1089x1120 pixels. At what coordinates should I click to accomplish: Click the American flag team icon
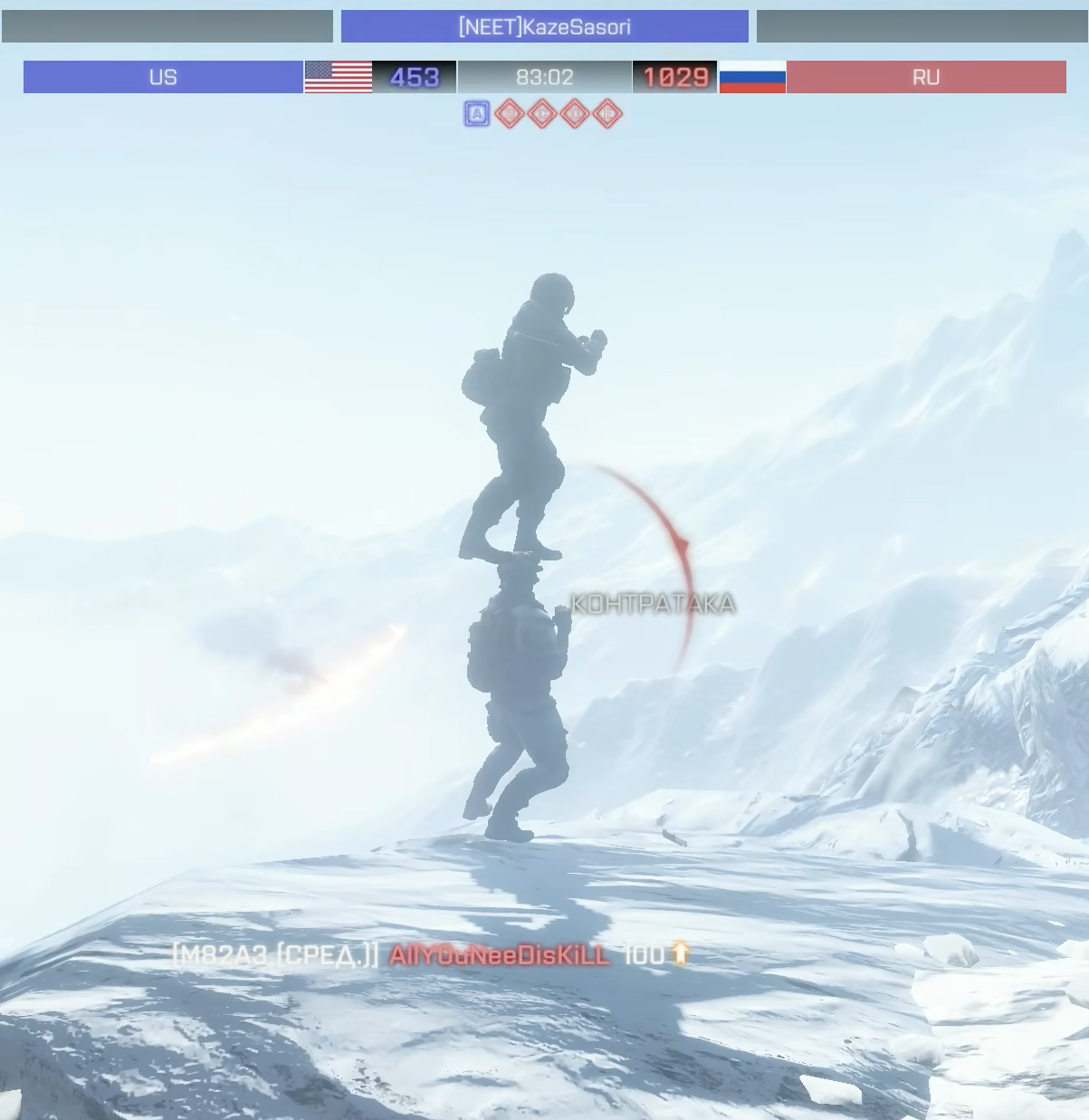338,77
